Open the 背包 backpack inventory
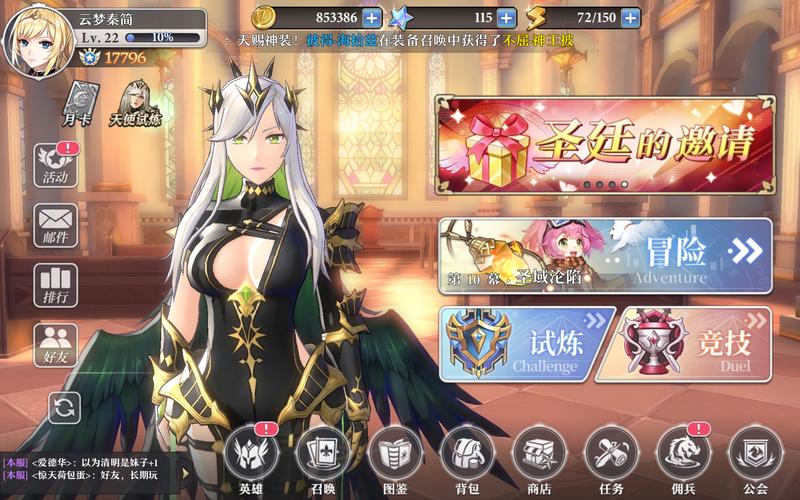800x500 pixels. [467, 456]
